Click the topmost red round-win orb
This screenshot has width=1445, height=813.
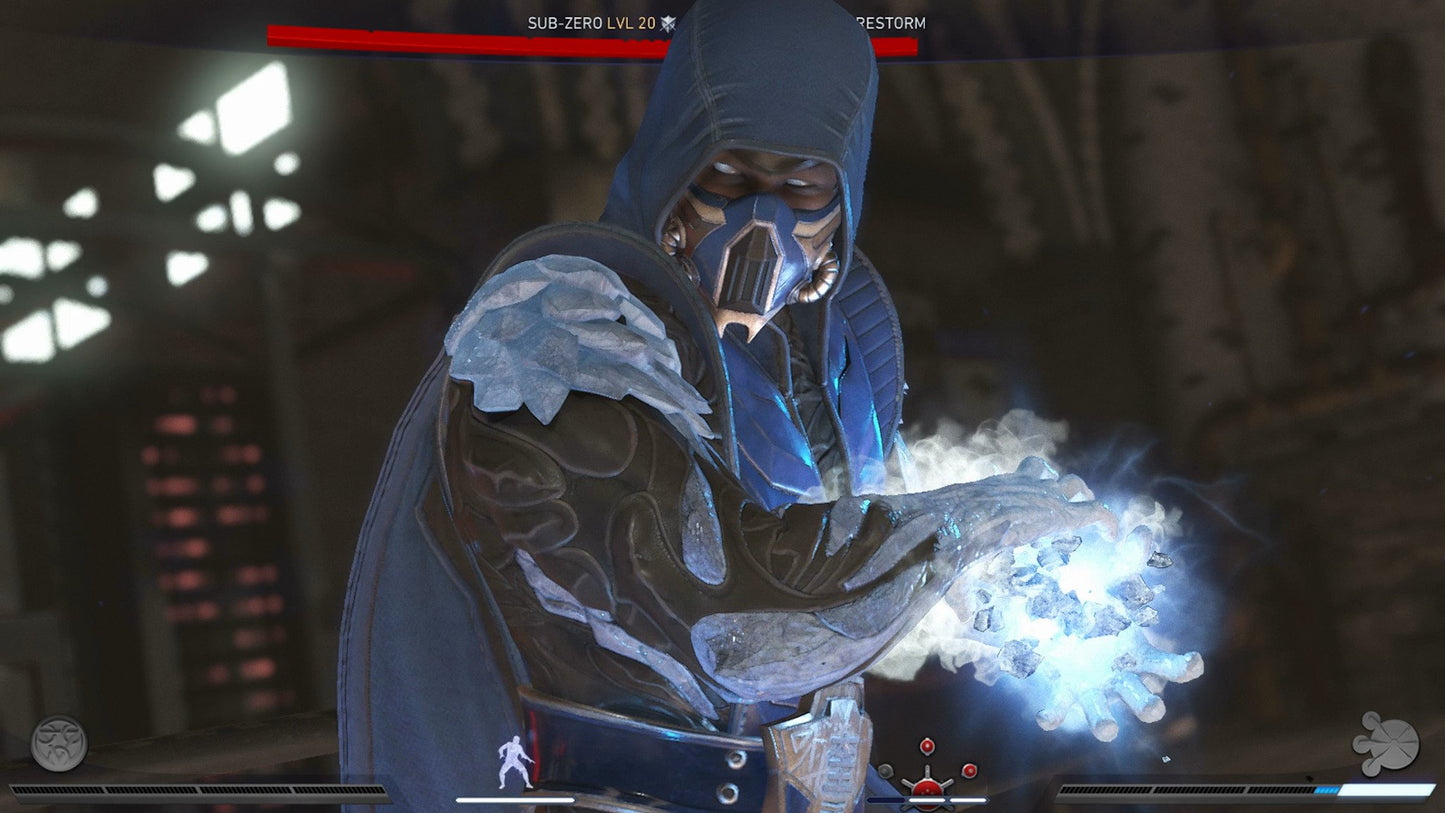click(927, 746)
